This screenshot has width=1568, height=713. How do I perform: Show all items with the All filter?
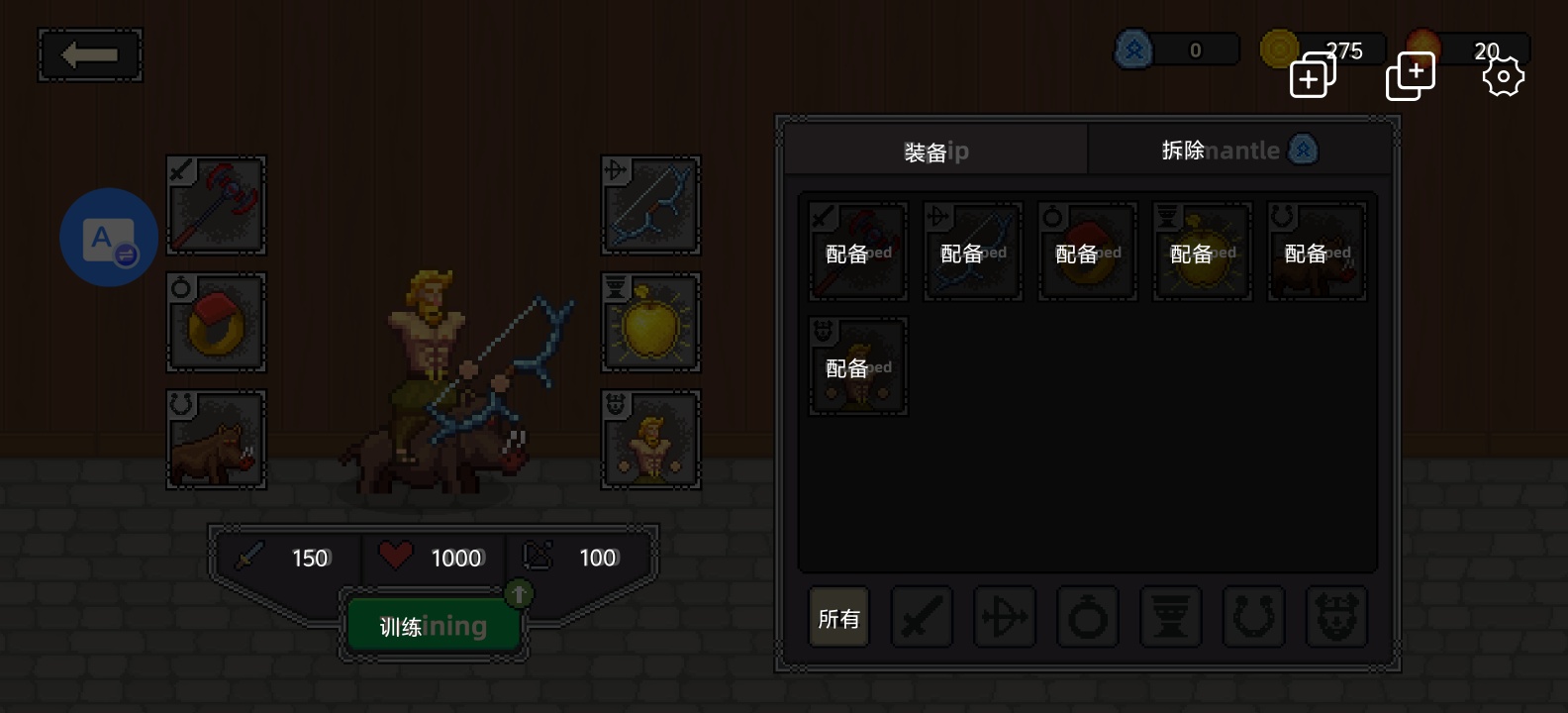point(839,618)
